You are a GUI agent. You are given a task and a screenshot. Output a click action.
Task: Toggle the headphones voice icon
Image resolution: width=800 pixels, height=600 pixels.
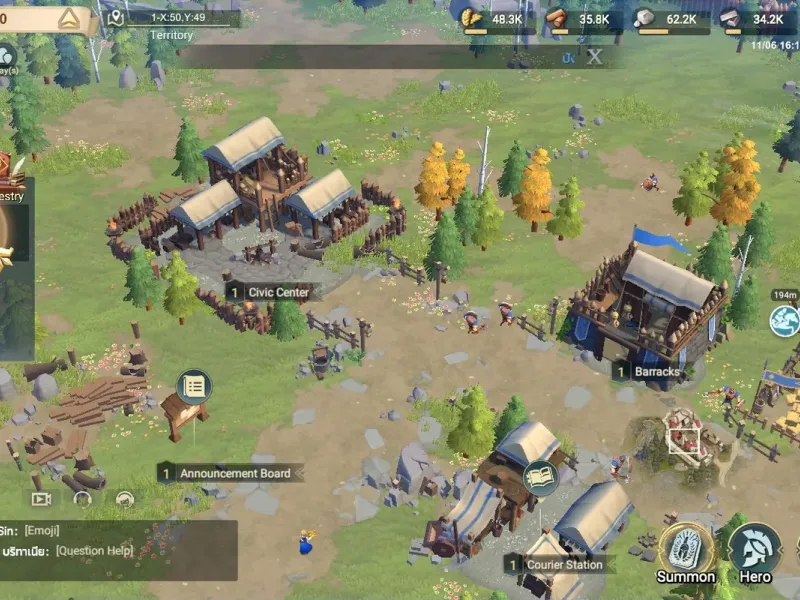point(82,498)
